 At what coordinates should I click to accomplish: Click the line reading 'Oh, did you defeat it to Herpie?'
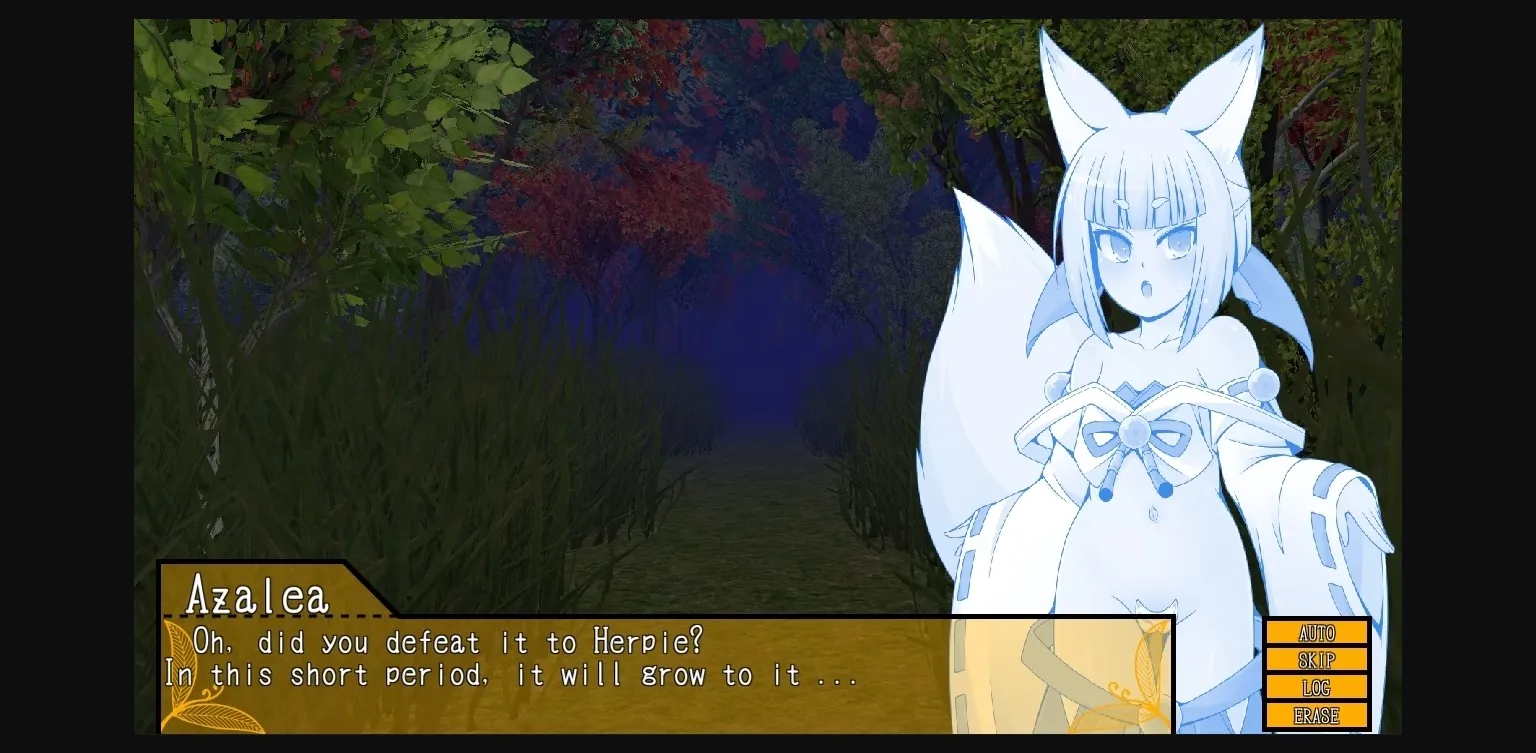[450, 642]
